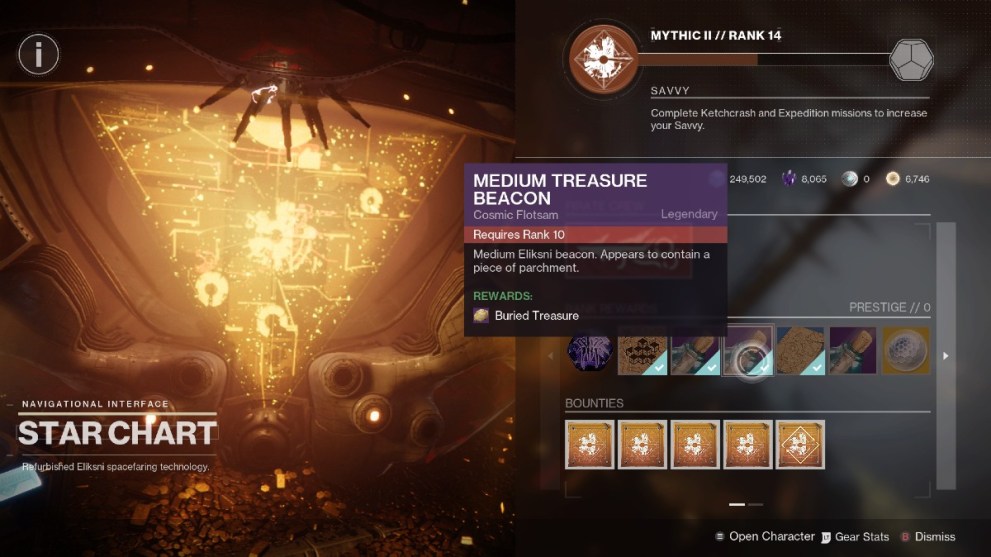Screen dimensions: 991x557
Task: Choose the silver orb reward on gold
Action: pyautogui.click(x=904, y=352)
